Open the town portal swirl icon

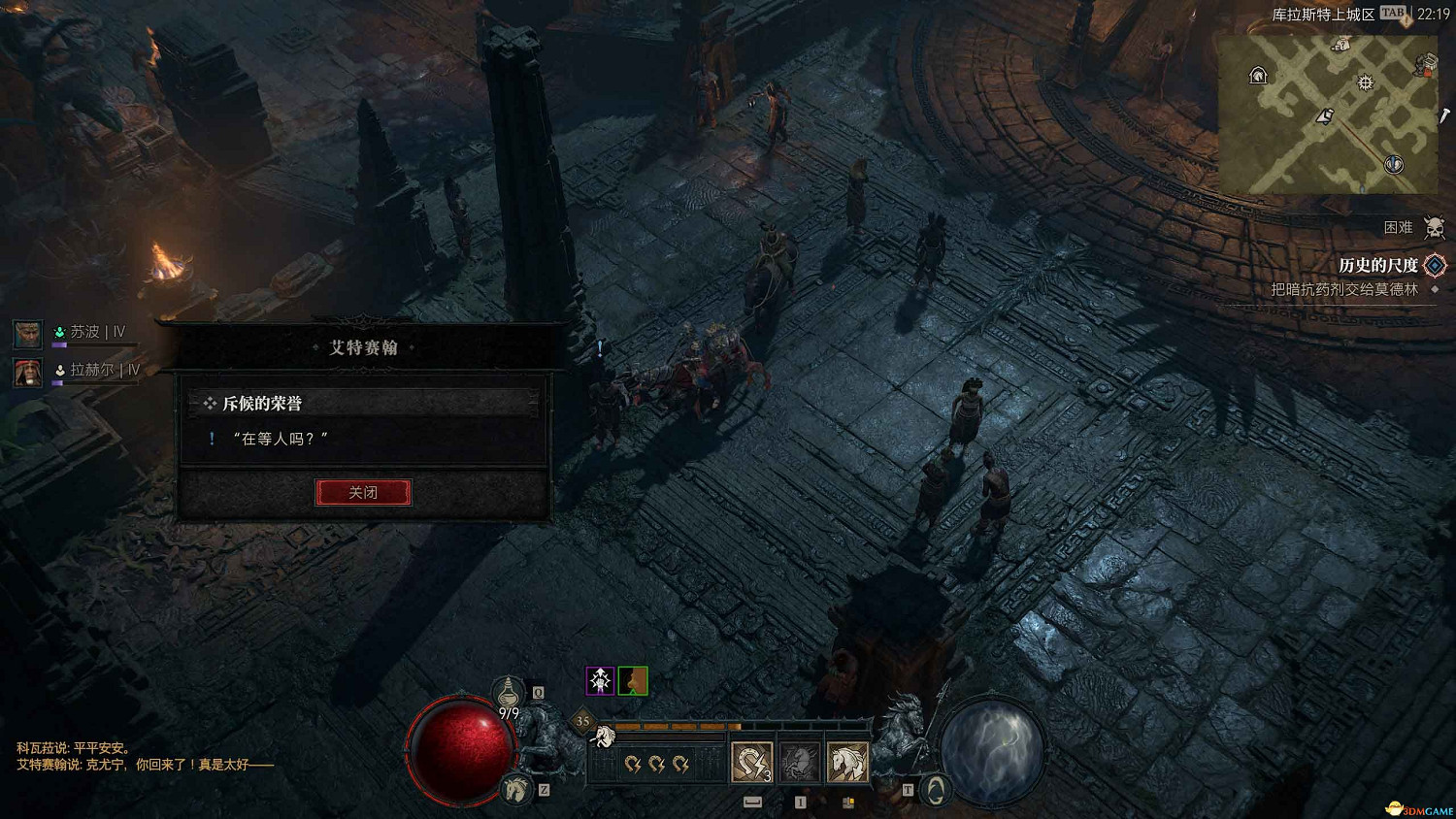936,791
